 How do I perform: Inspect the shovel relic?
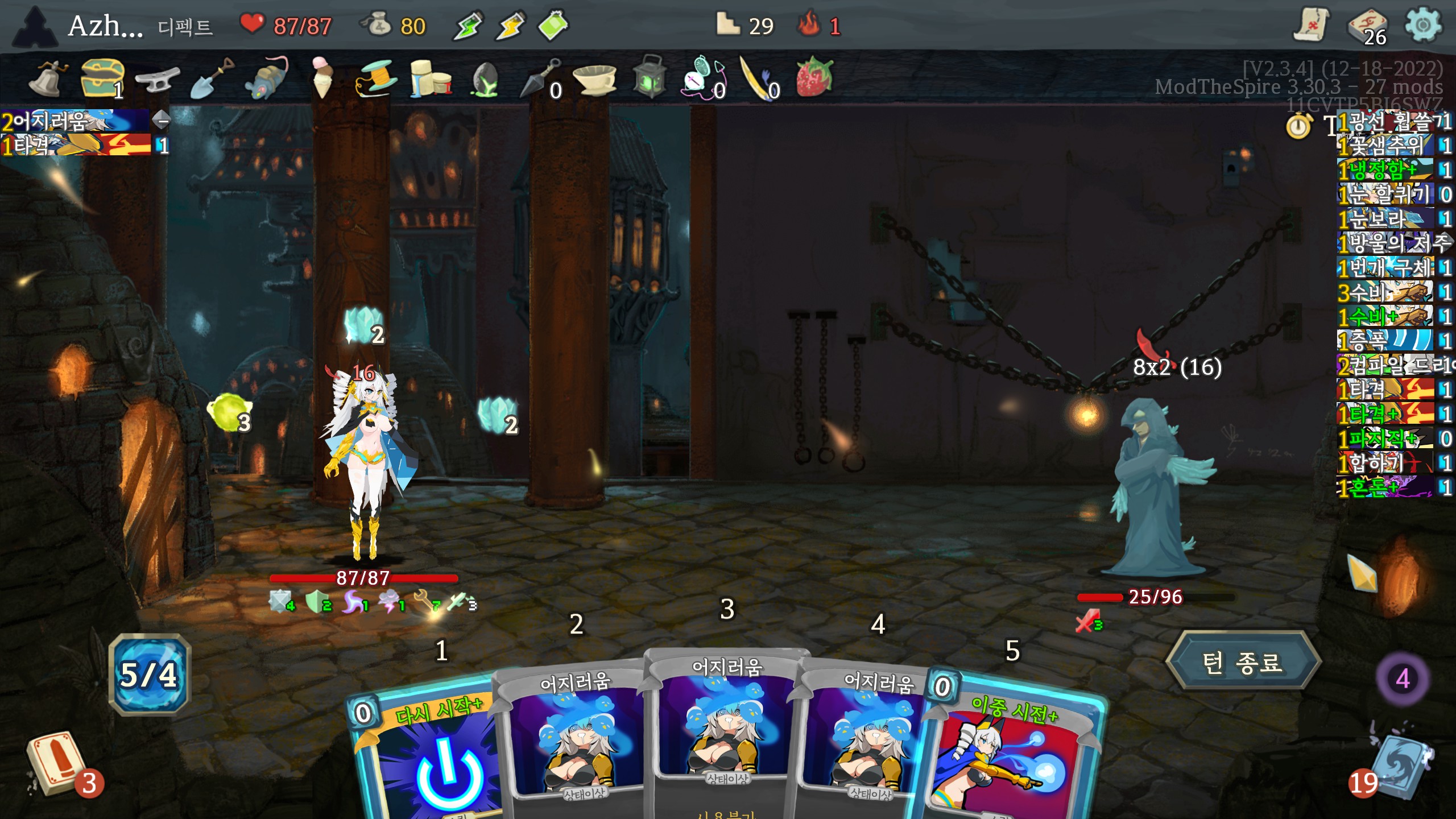coord(211,78)
